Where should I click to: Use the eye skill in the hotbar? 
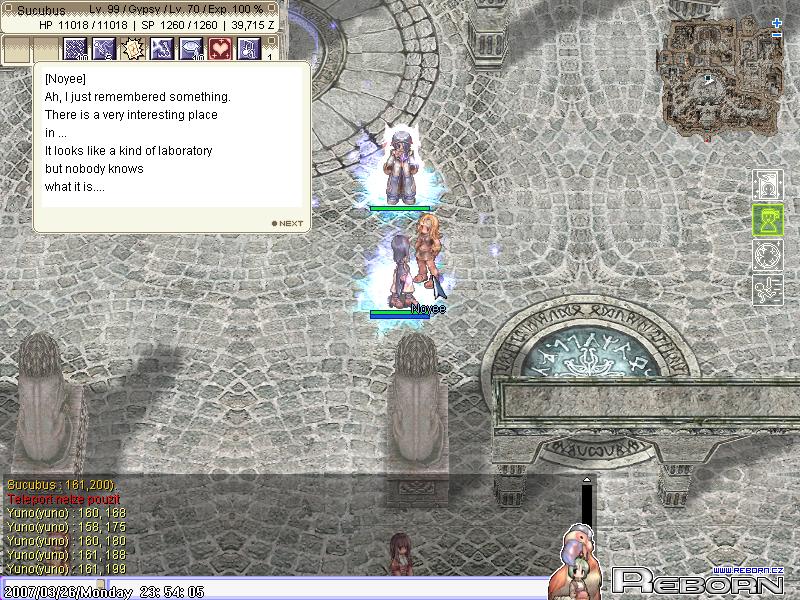click(x=191, y=48)
